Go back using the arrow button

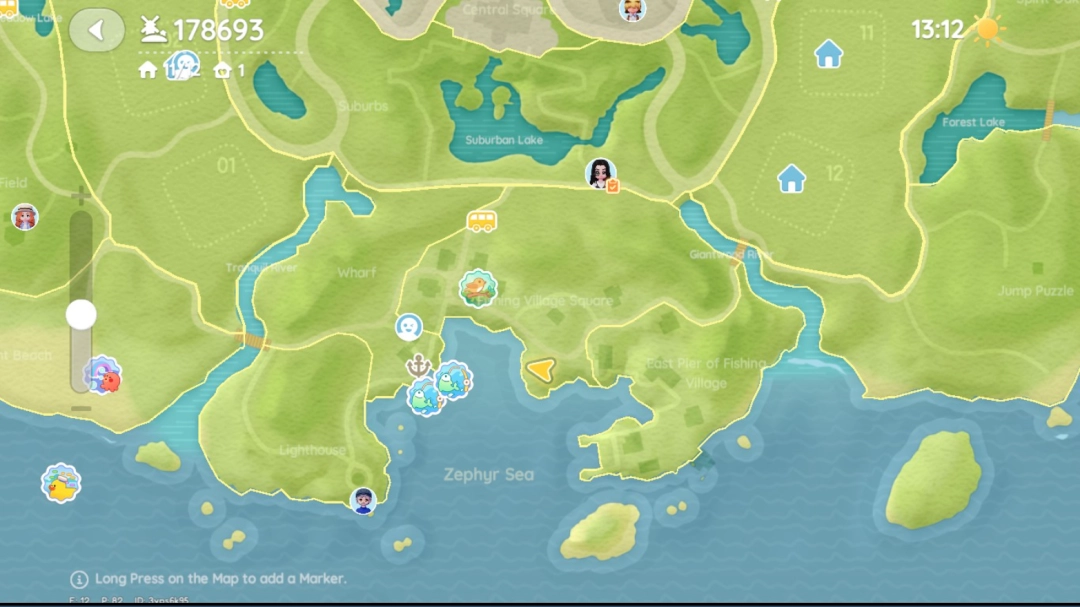tap(96, 30)
